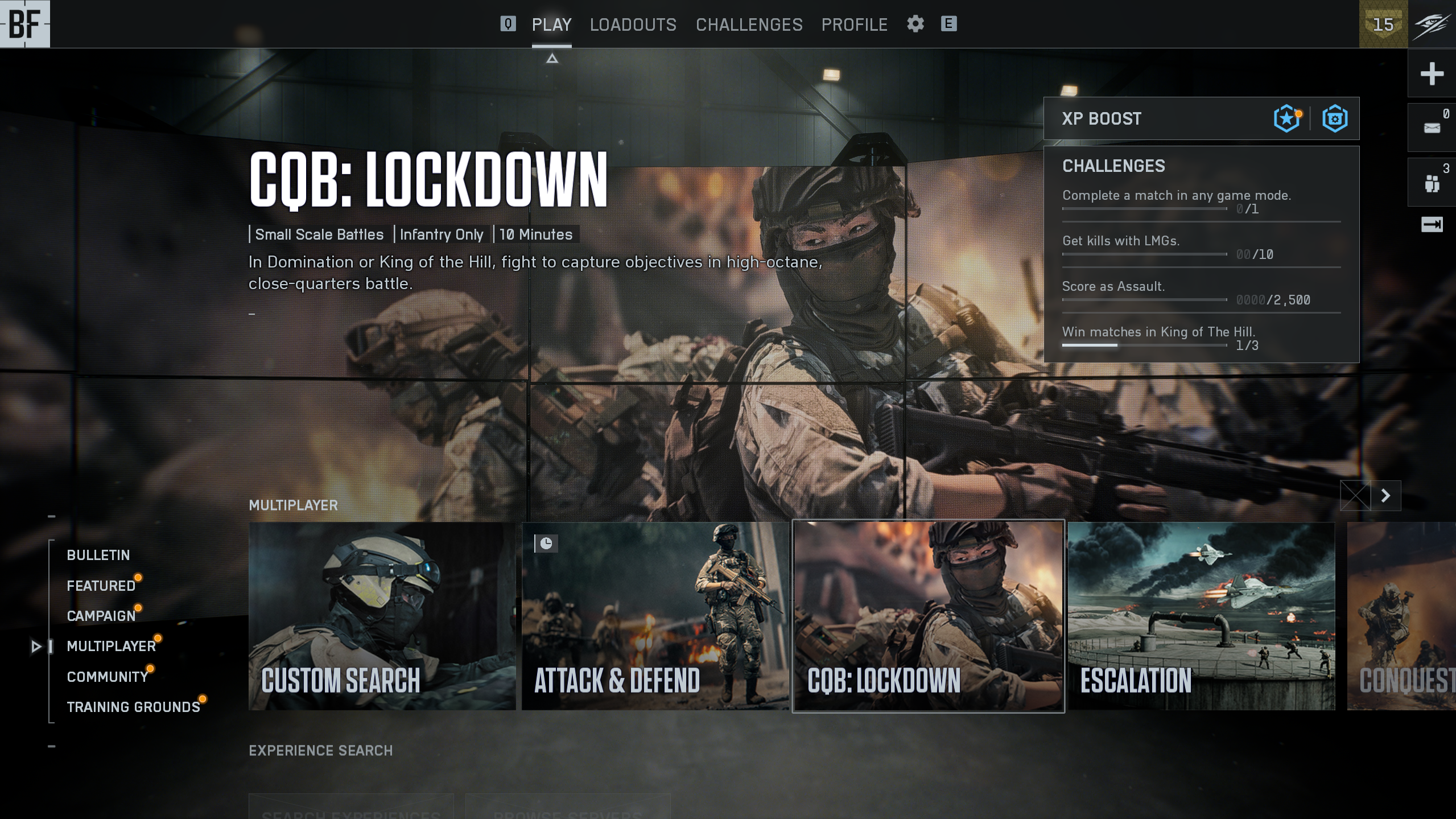Choose the Escalation mode tile

tap(1201, 616)
